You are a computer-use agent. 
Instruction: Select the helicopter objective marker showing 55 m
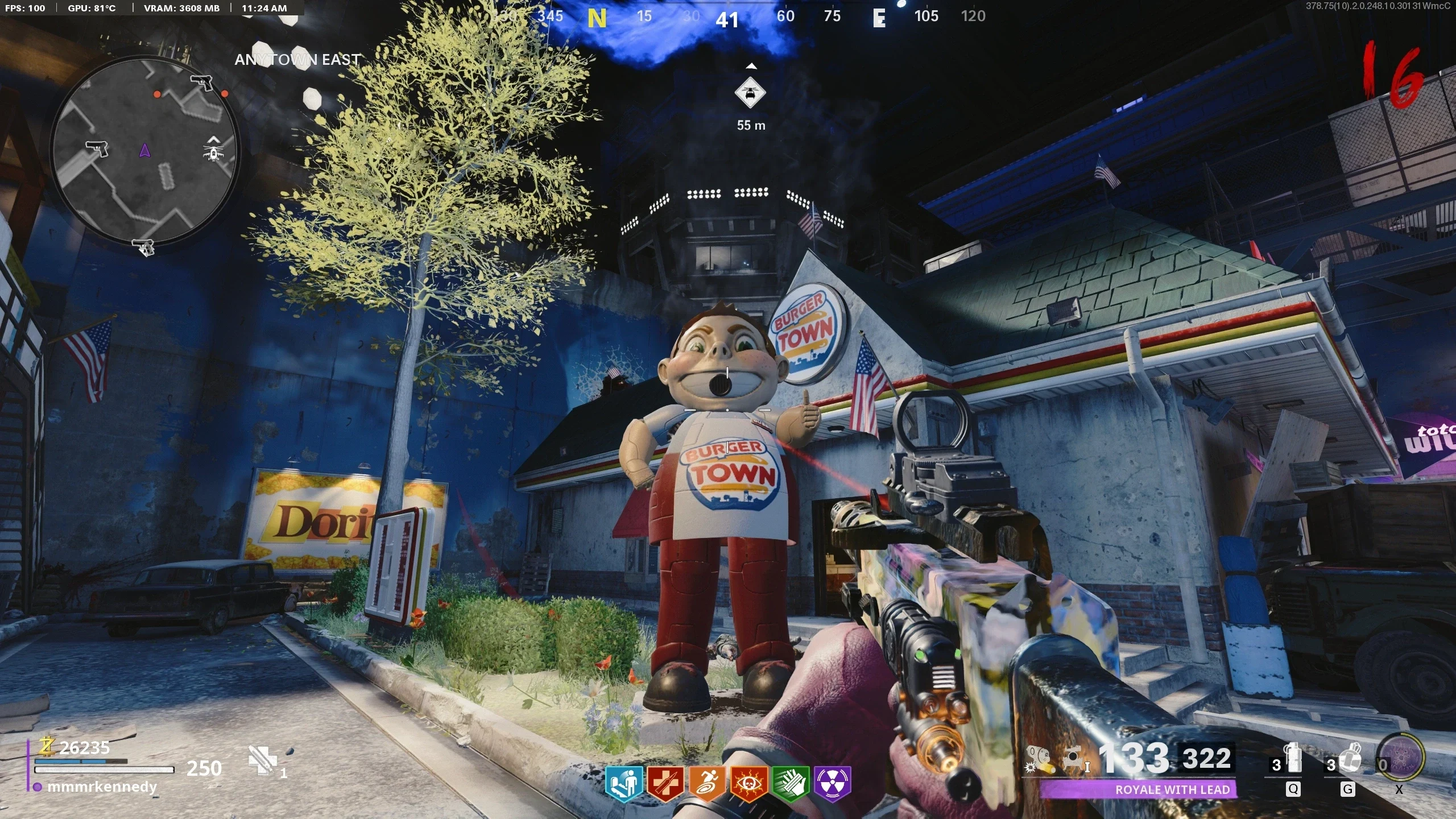[x=750, y=94]
